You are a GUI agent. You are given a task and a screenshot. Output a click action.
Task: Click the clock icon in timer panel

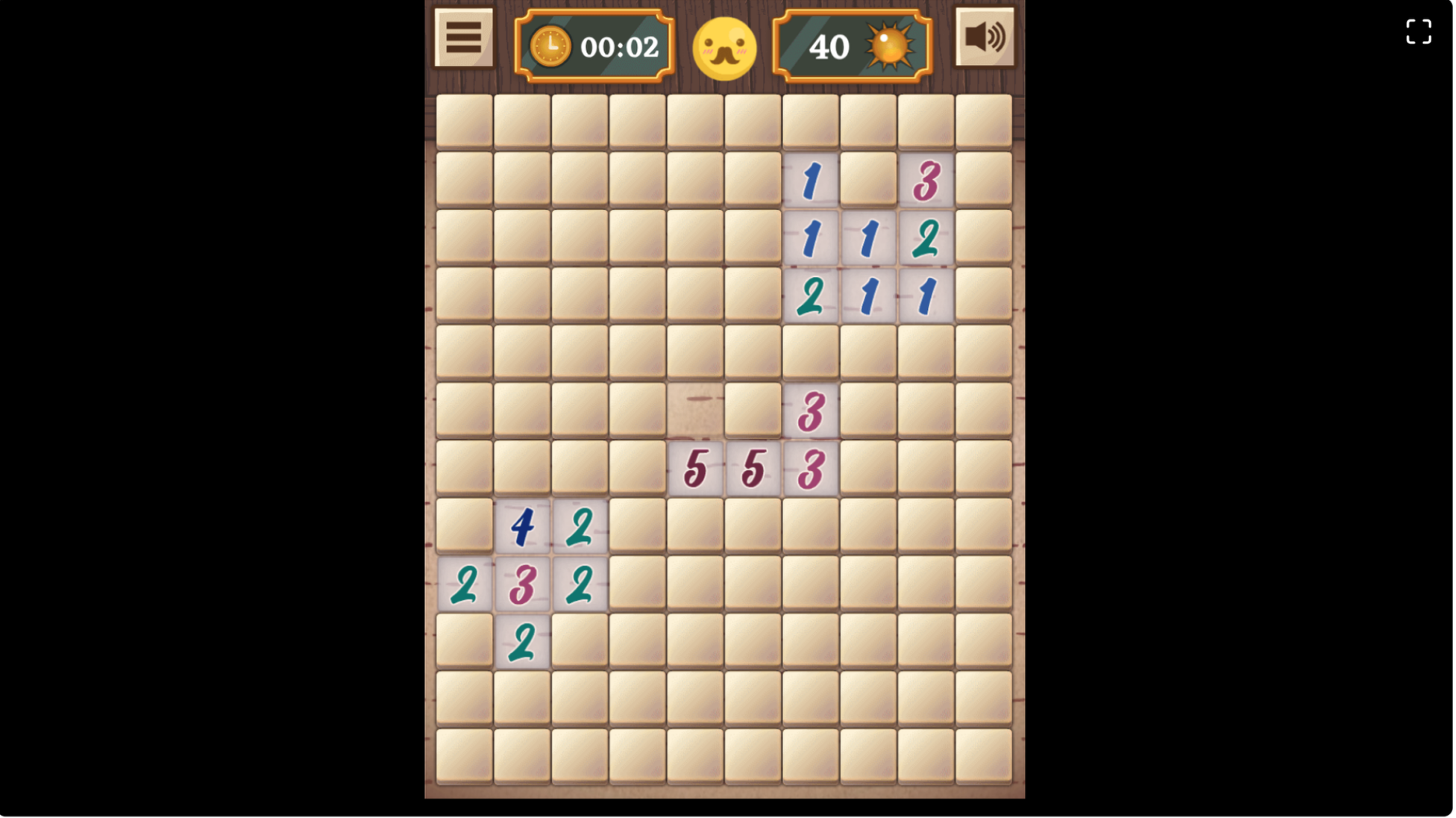point(550,46)
